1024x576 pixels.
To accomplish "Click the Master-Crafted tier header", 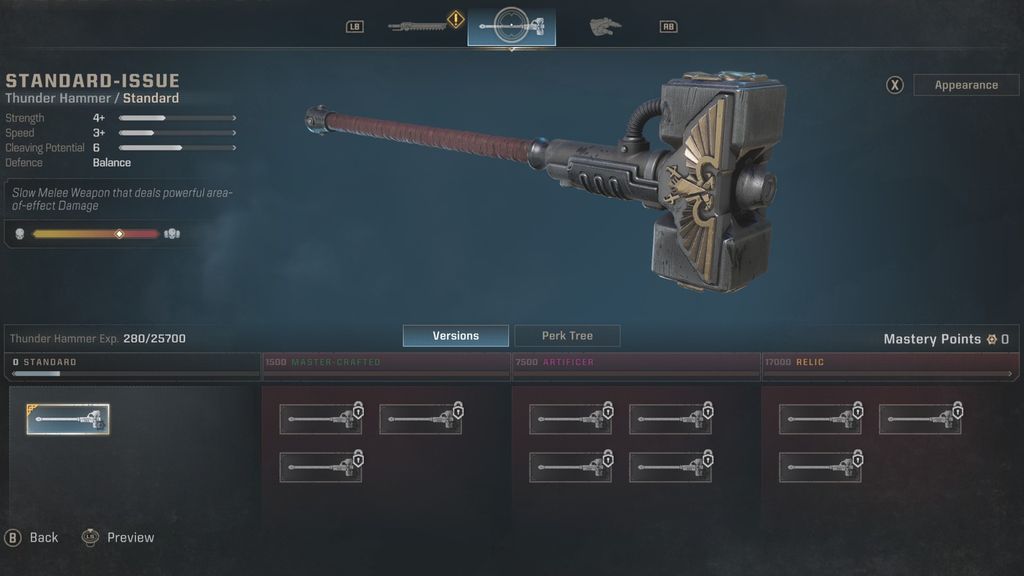I will pyautogui.click(x=385, y=362).
